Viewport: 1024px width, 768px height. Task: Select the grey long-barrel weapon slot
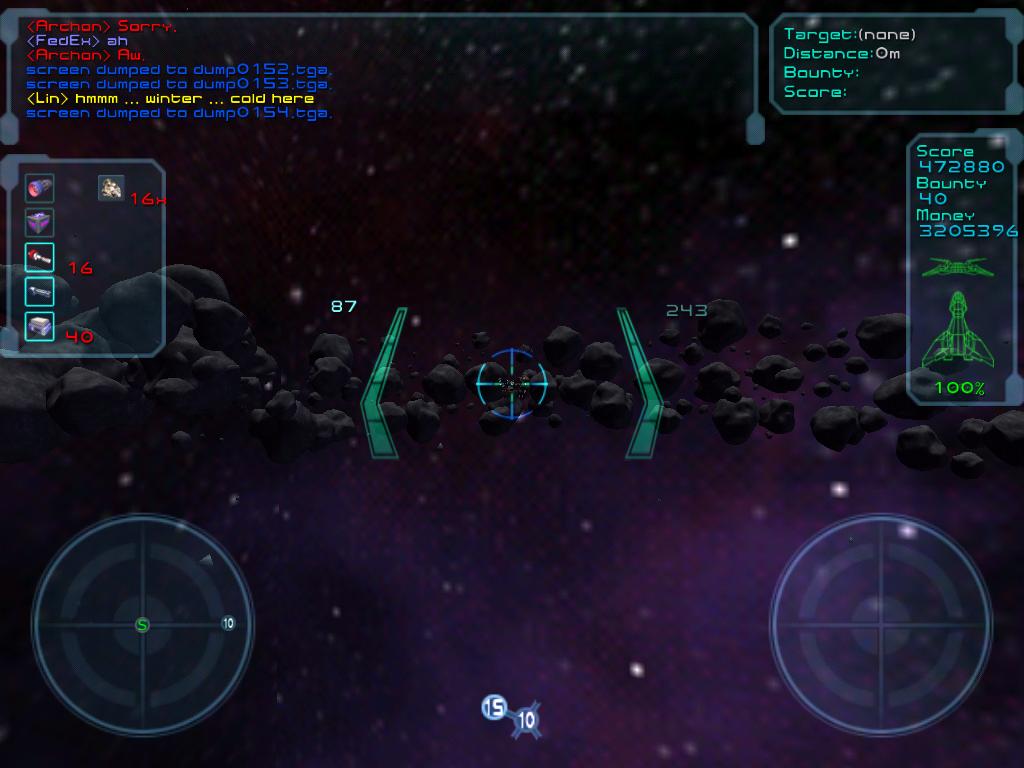click(x=39, y=292)
